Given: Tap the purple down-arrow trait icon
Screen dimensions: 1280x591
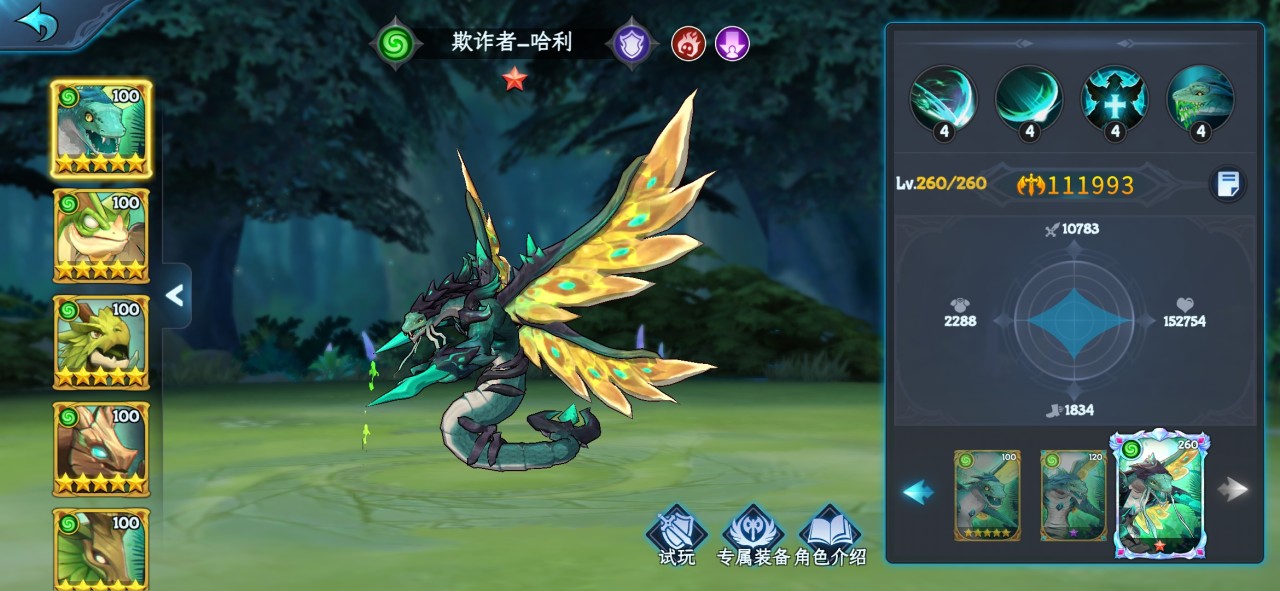Looking at the screenshot, I should click(732, 44).
